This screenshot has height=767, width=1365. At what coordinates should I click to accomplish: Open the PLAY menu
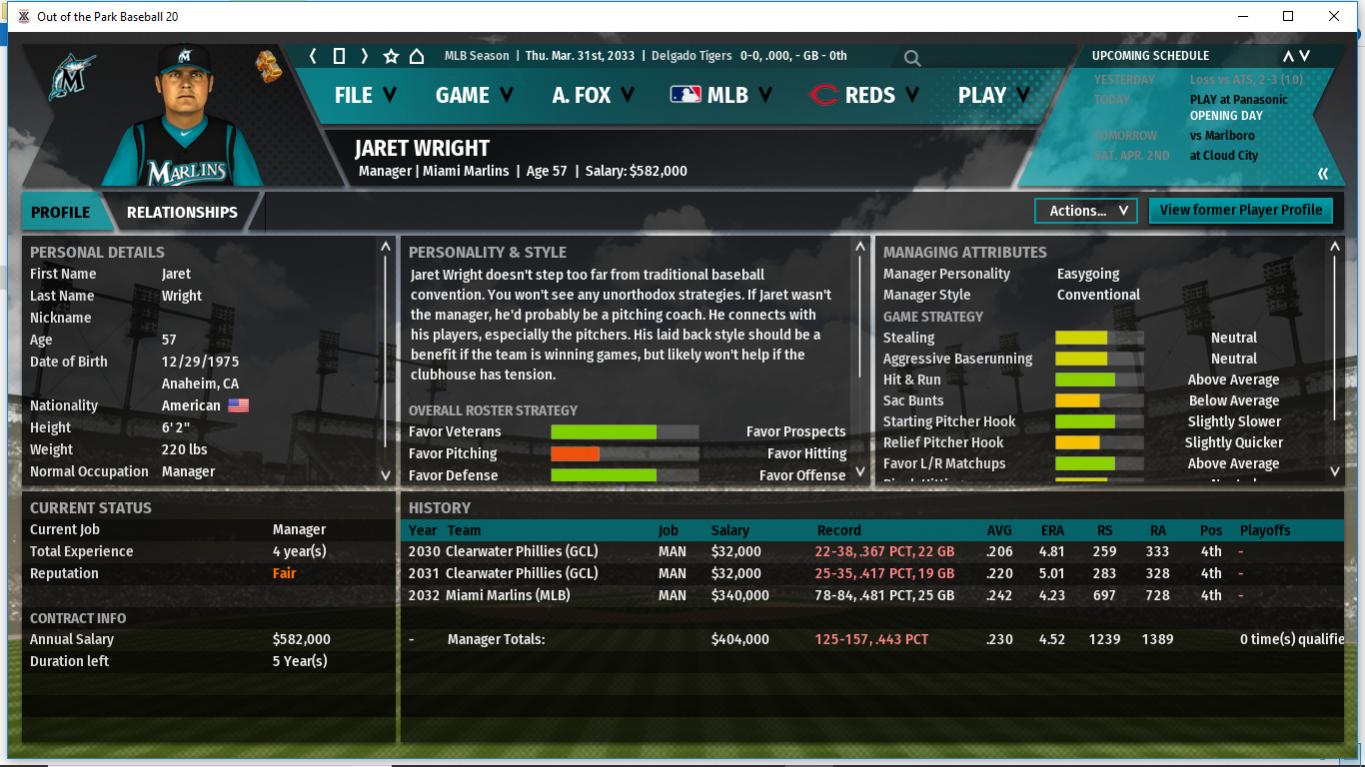pyautogui.click(x=993, y=95)
